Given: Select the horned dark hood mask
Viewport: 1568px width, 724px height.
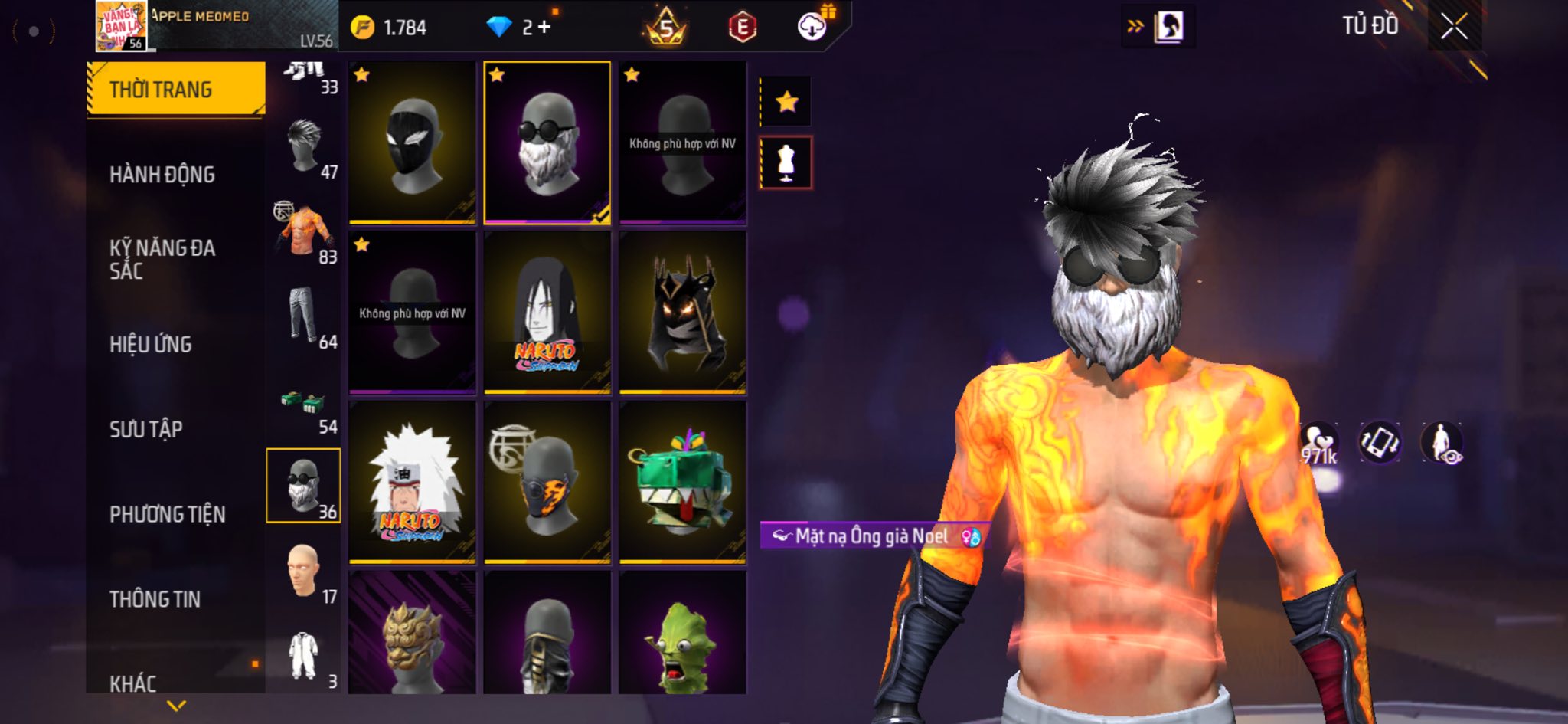Looking at the screenshot, I should pos(681,313).
